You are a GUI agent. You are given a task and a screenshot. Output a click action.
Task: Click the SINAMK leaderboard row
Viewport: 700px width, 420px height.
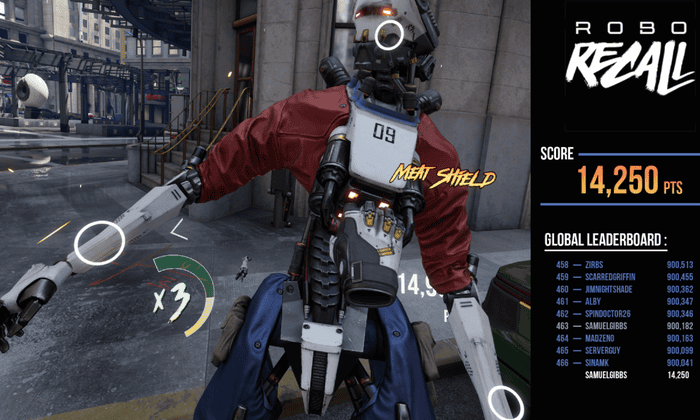621,362
